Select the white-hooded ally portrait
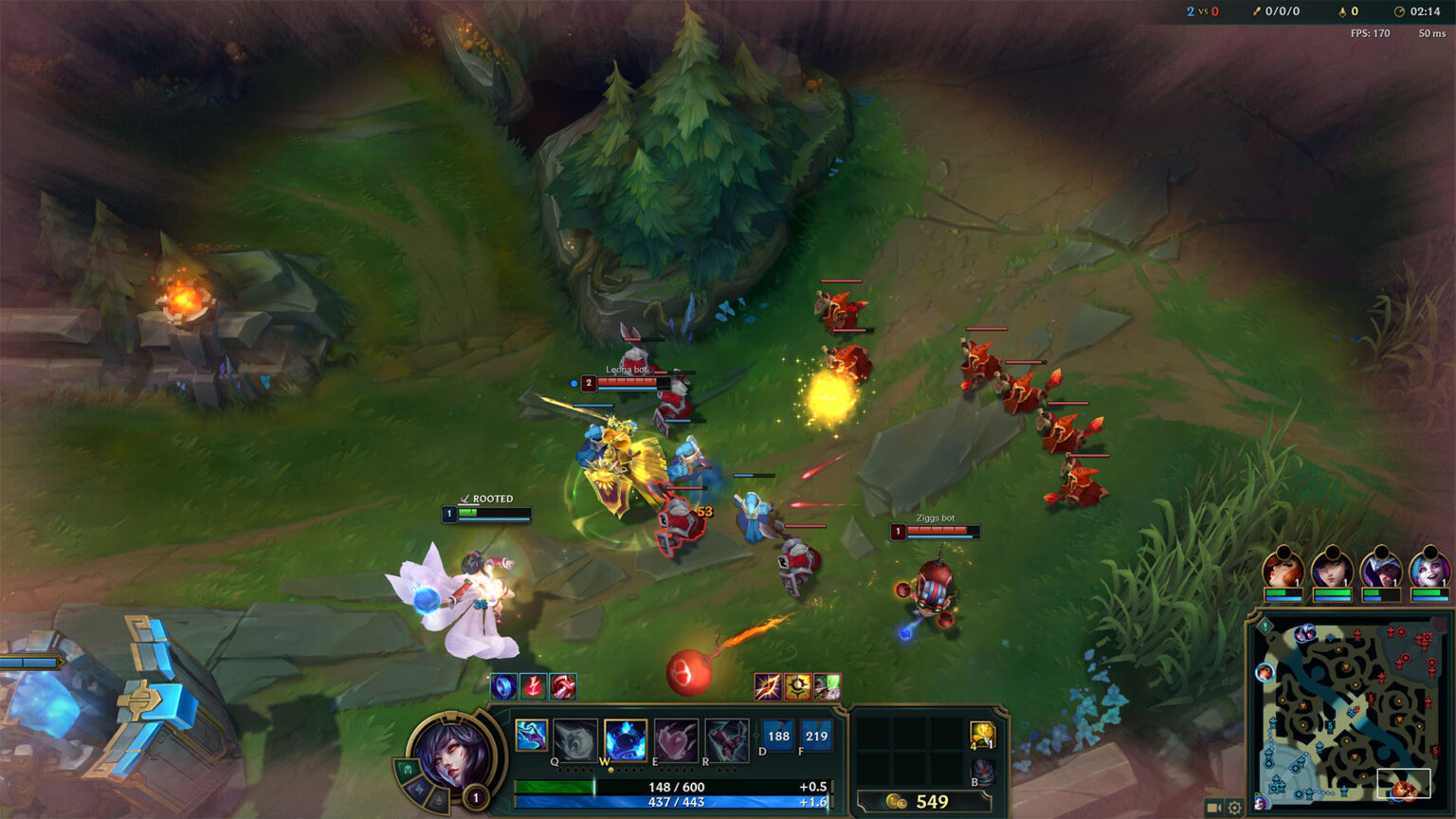The width and height of the screenshot is (1456, 819). tap(1380, 570)
